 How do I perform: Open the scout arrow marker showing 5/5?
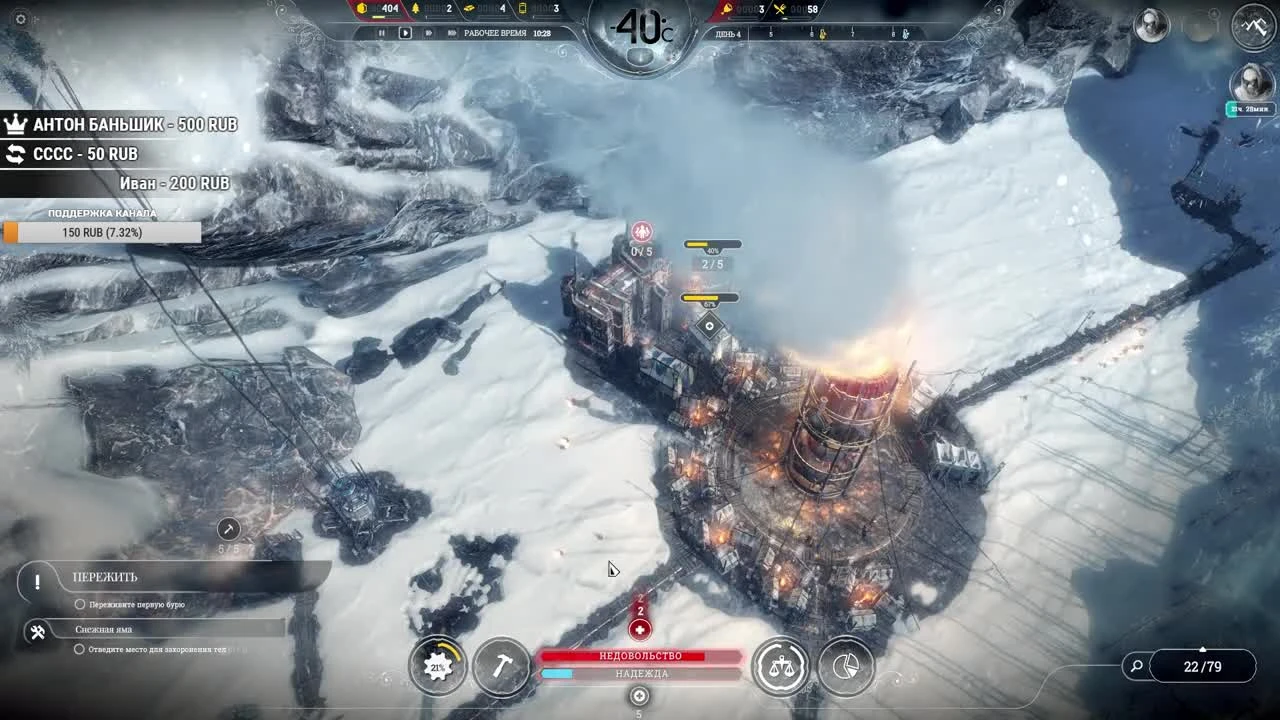coord(227,529)
